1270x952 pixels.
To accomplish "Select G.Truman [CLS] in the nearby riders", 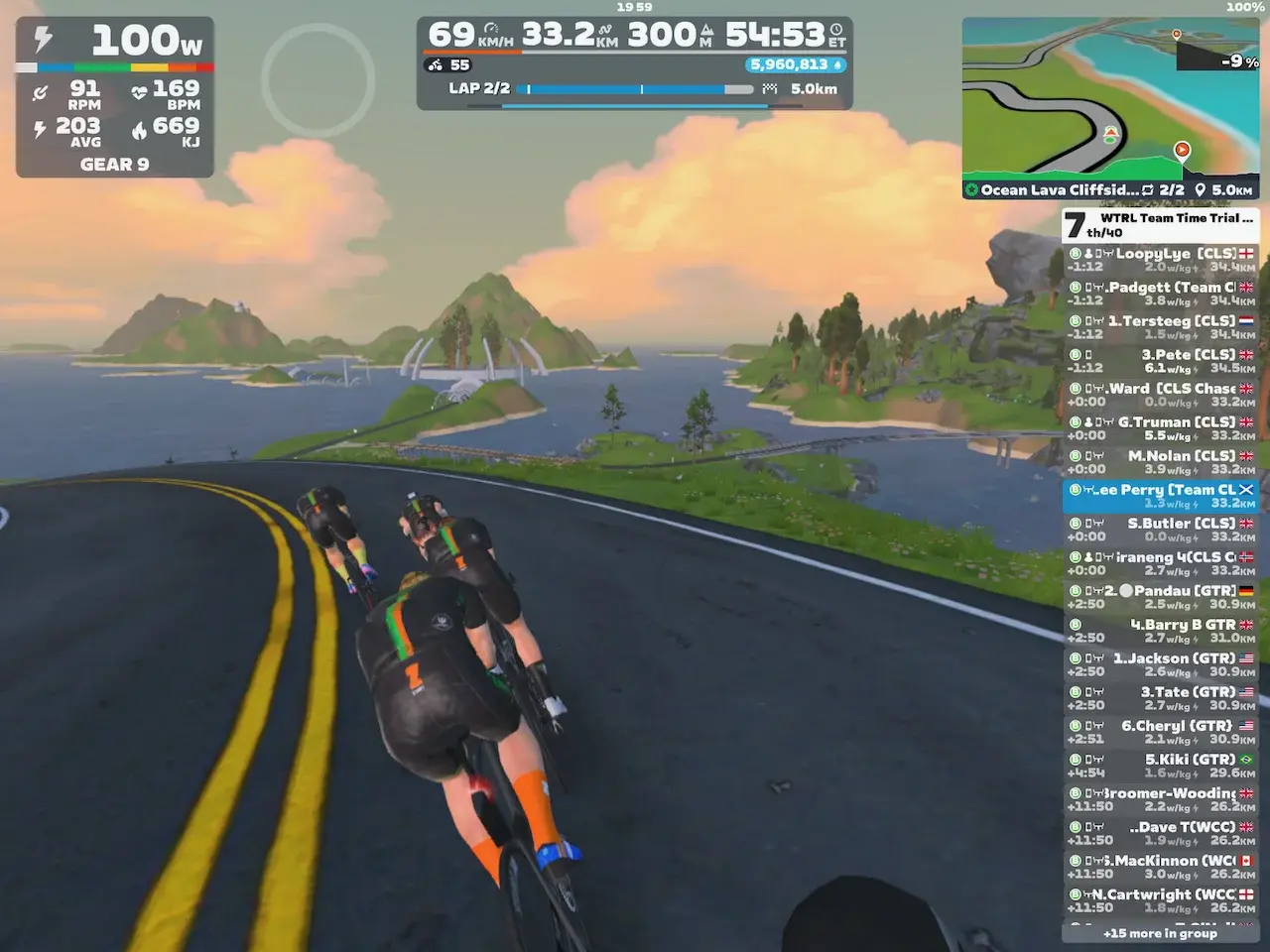I will [x=1161, y=428].
